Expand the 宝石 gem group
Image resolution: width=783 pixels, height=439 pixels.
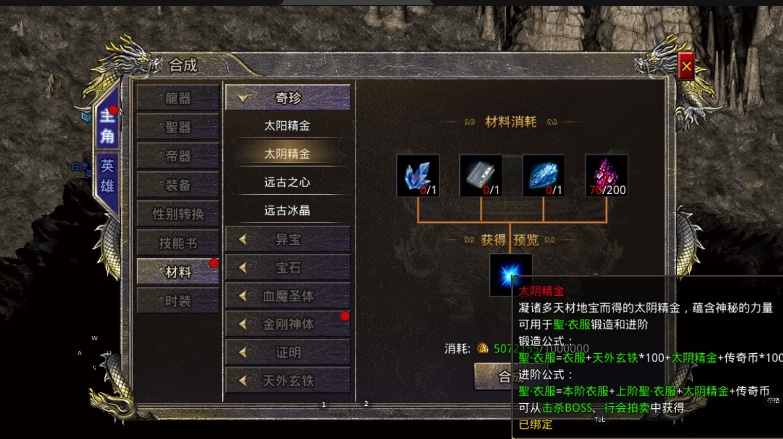pos(287,267)
